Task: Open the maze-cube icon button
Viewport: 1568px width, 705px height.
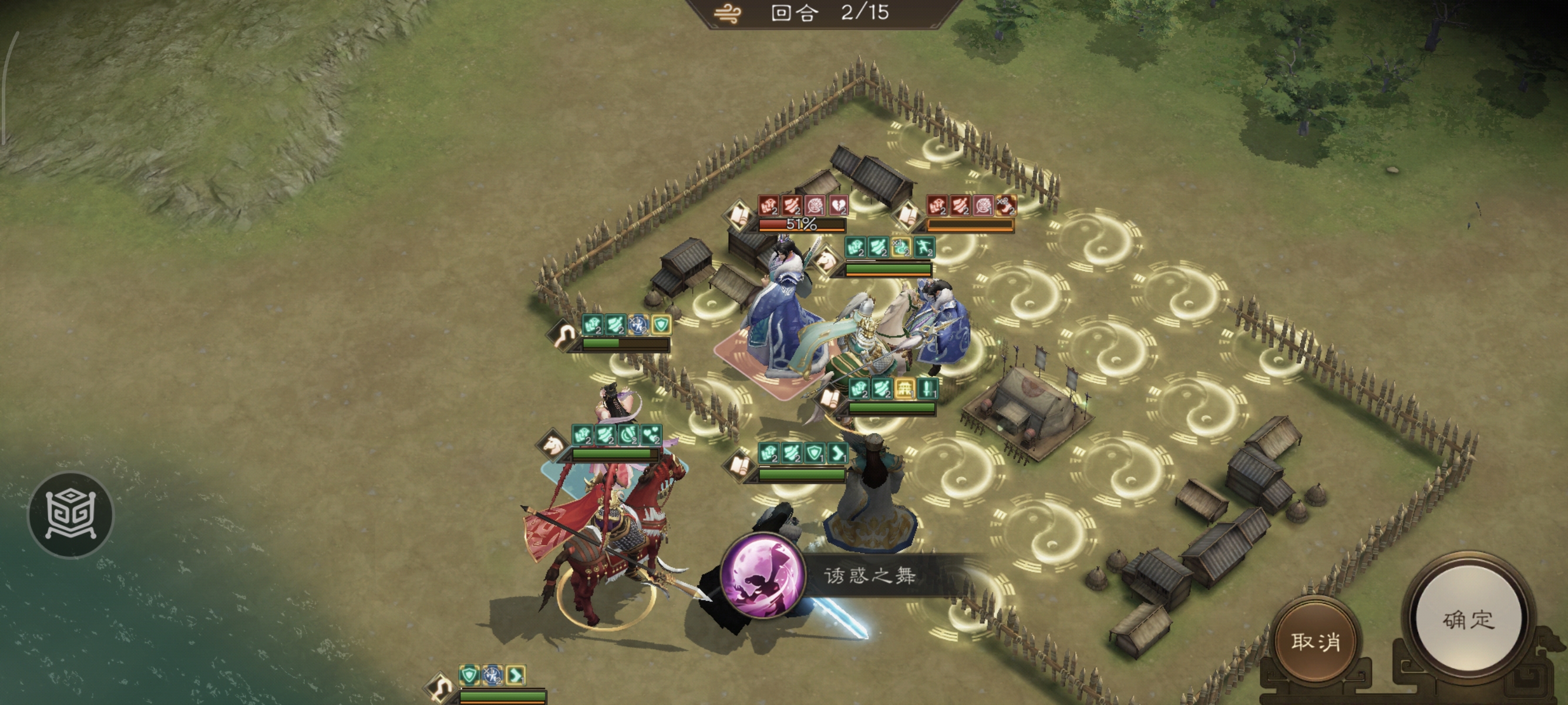Action: pos(71,515)
